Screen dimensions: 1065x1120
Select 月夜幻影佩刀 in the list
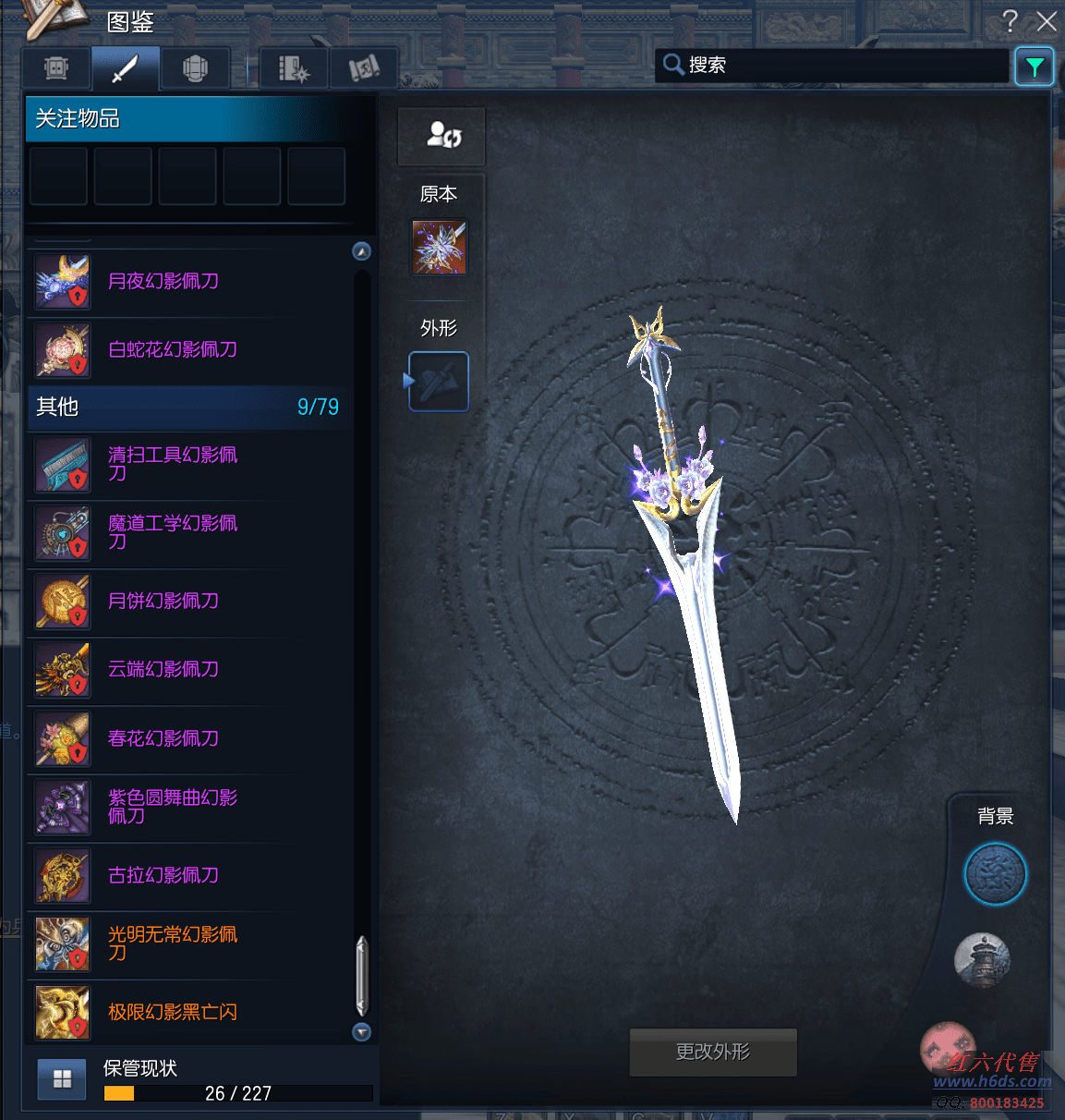pos(163,282)
